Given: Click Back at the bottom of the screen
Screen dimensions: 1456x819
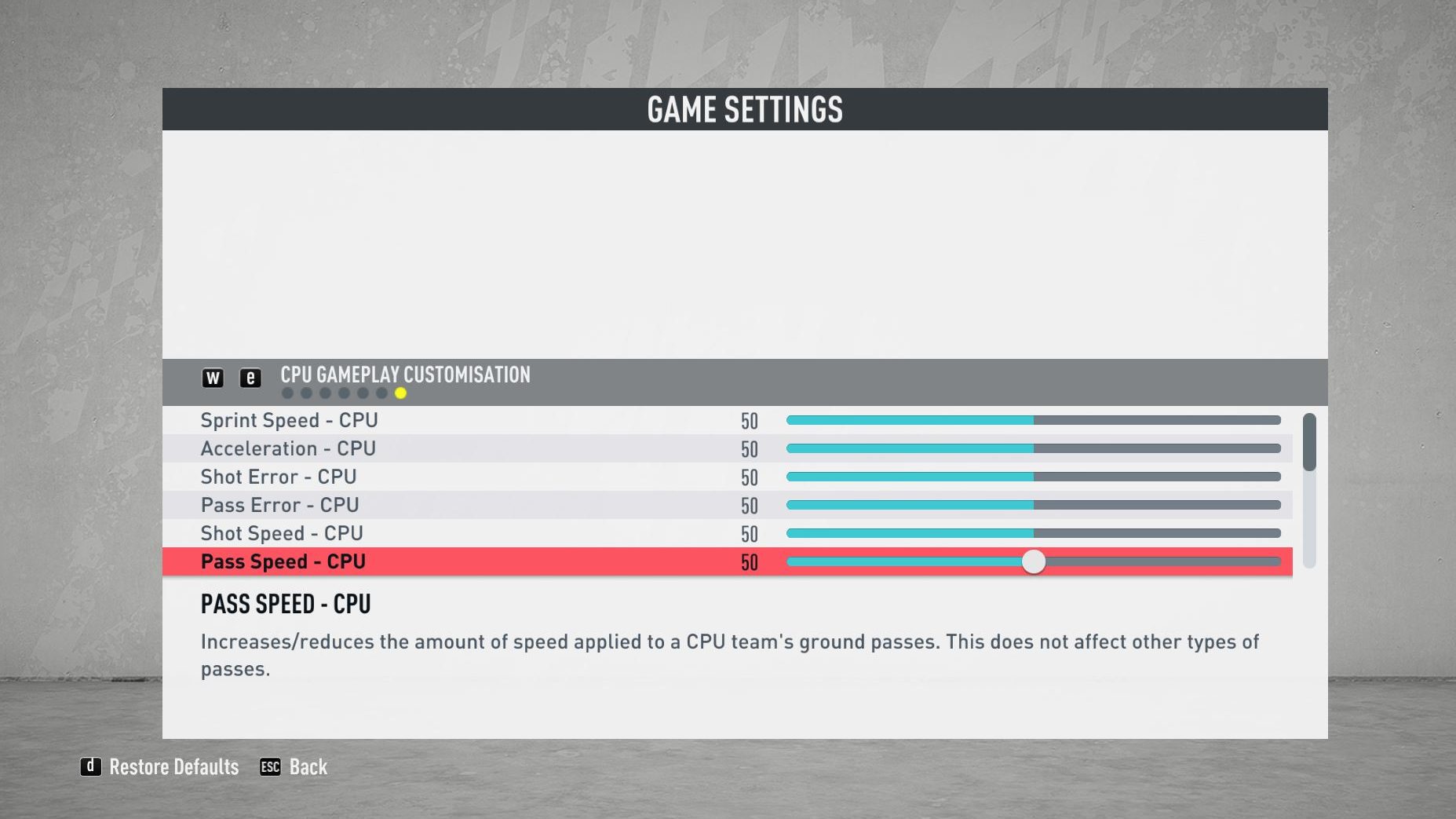Looking at the screenshot, I should tap(308, 767).
